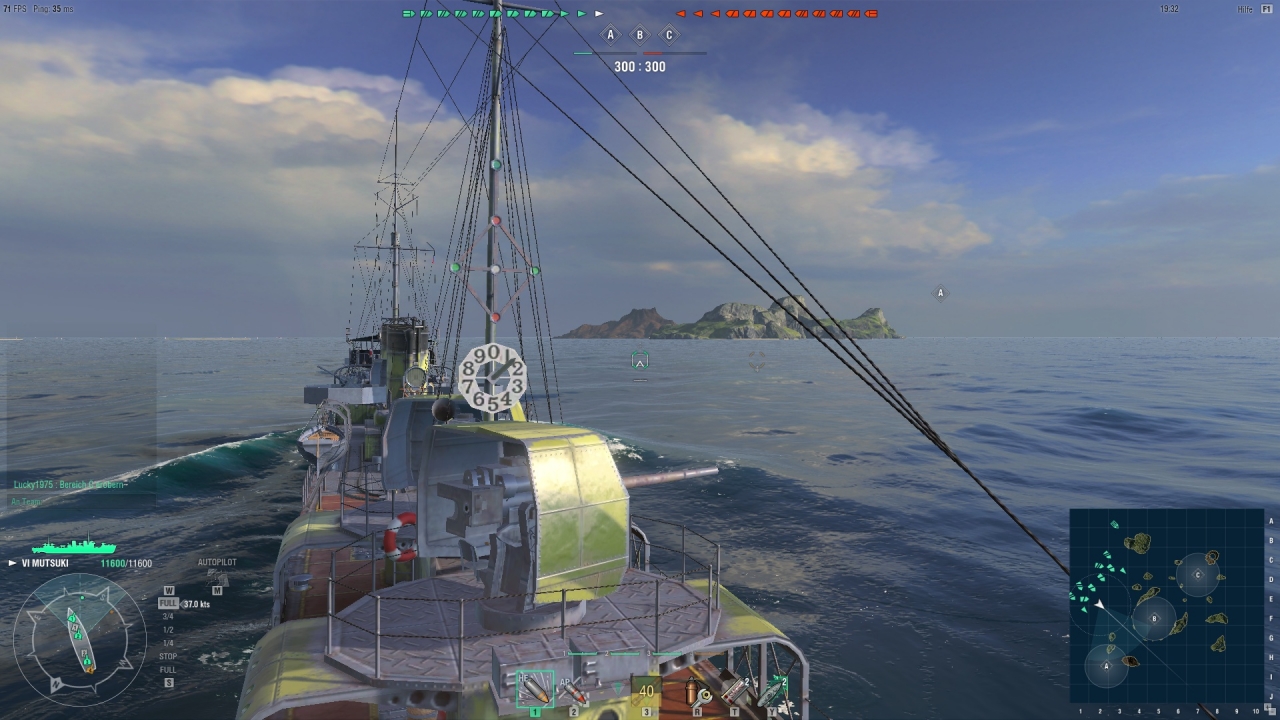
Task: Select the HE shell ammunition
Action: point(535,689)
